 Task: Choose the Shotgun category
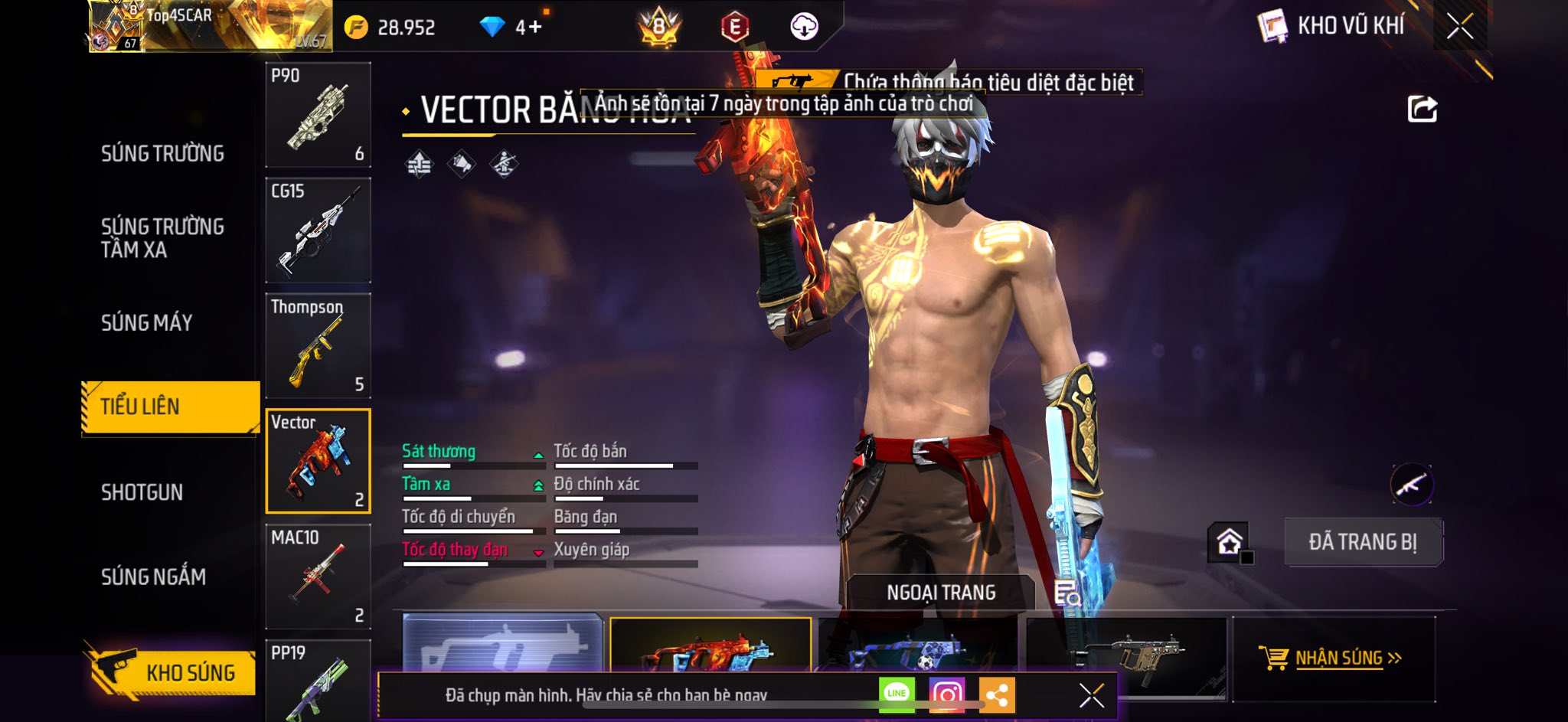142,492
